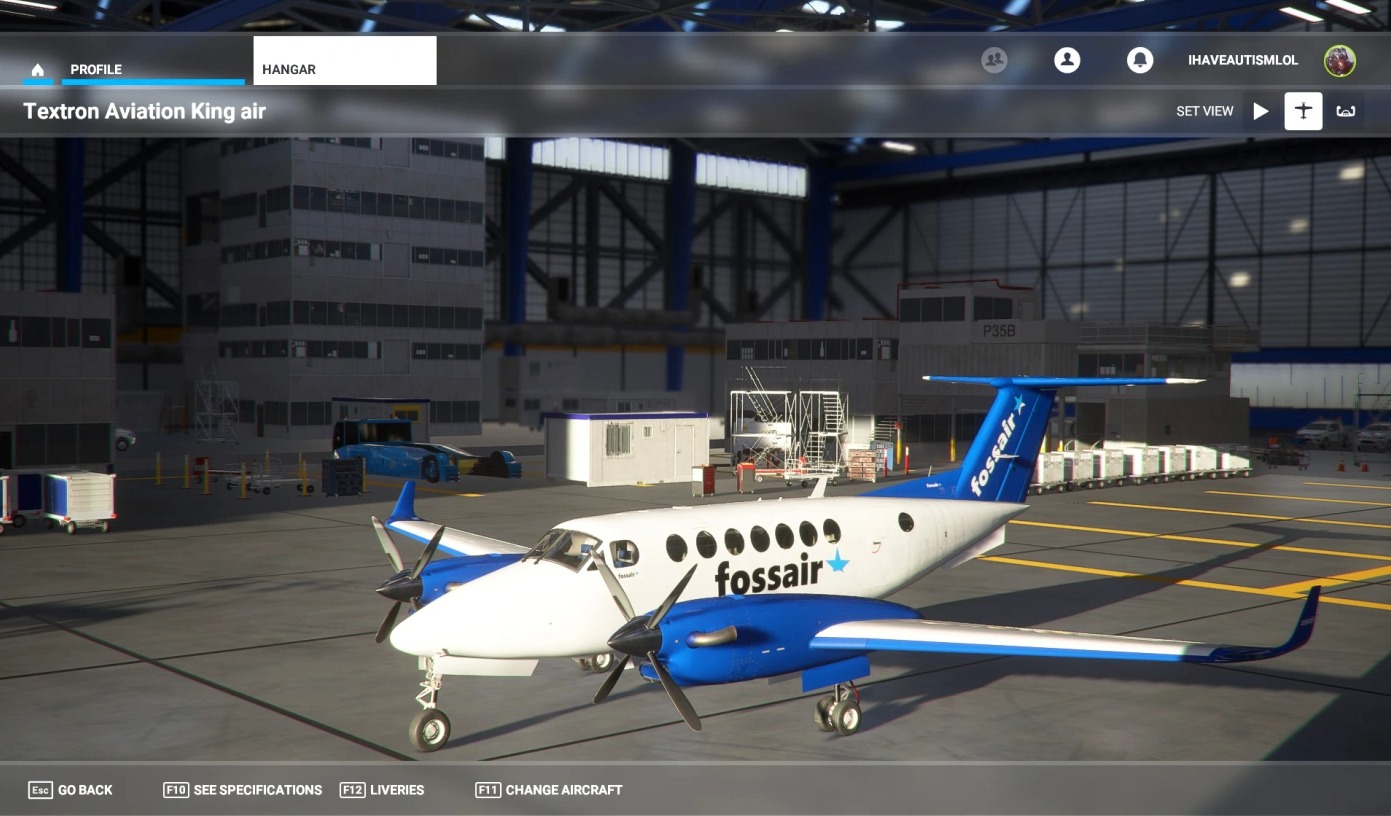This screenshot has width=1391, height=816.
Task: Choose Change Aircraft option
Action: (549, 790)
